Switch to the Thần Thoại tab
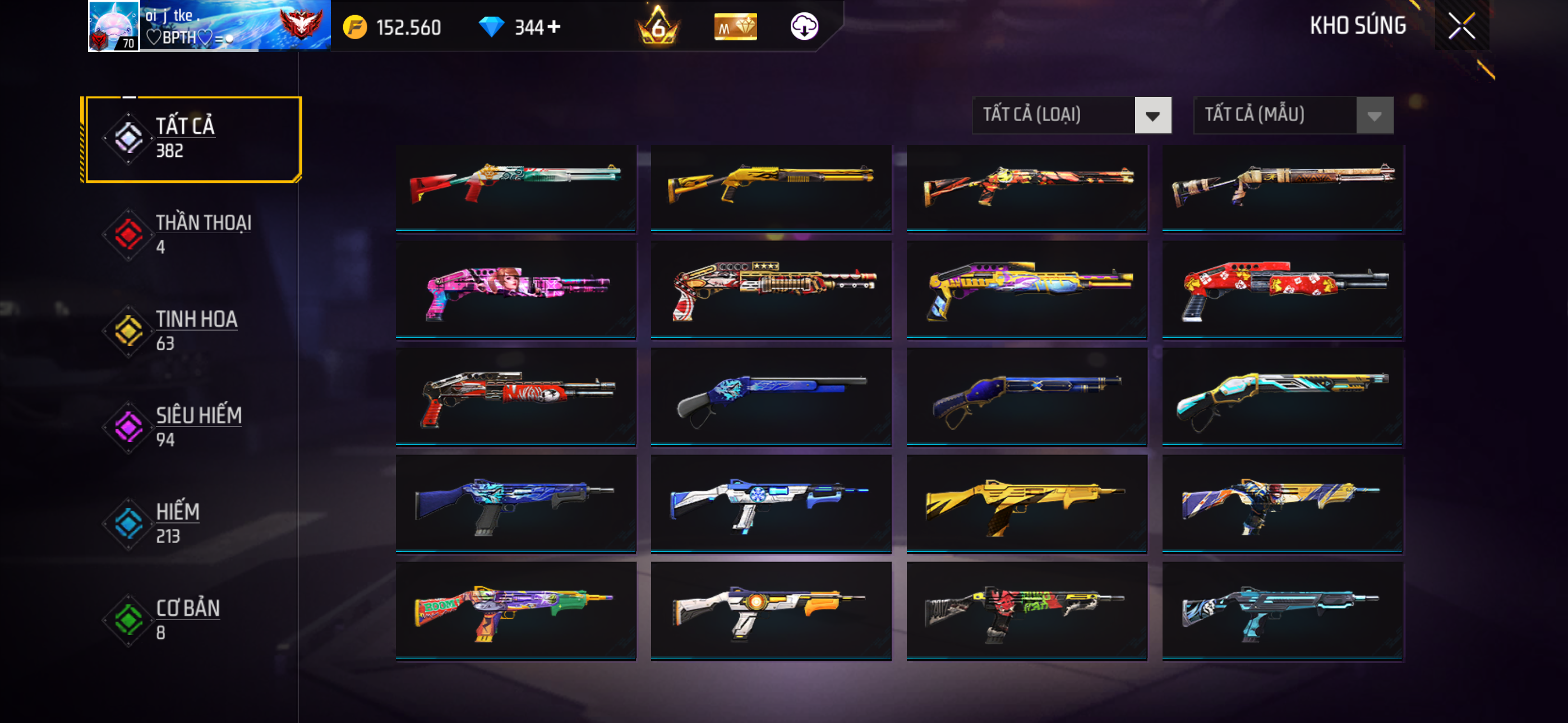Viewport: 1568px width, 723px height. coord(192,234)
